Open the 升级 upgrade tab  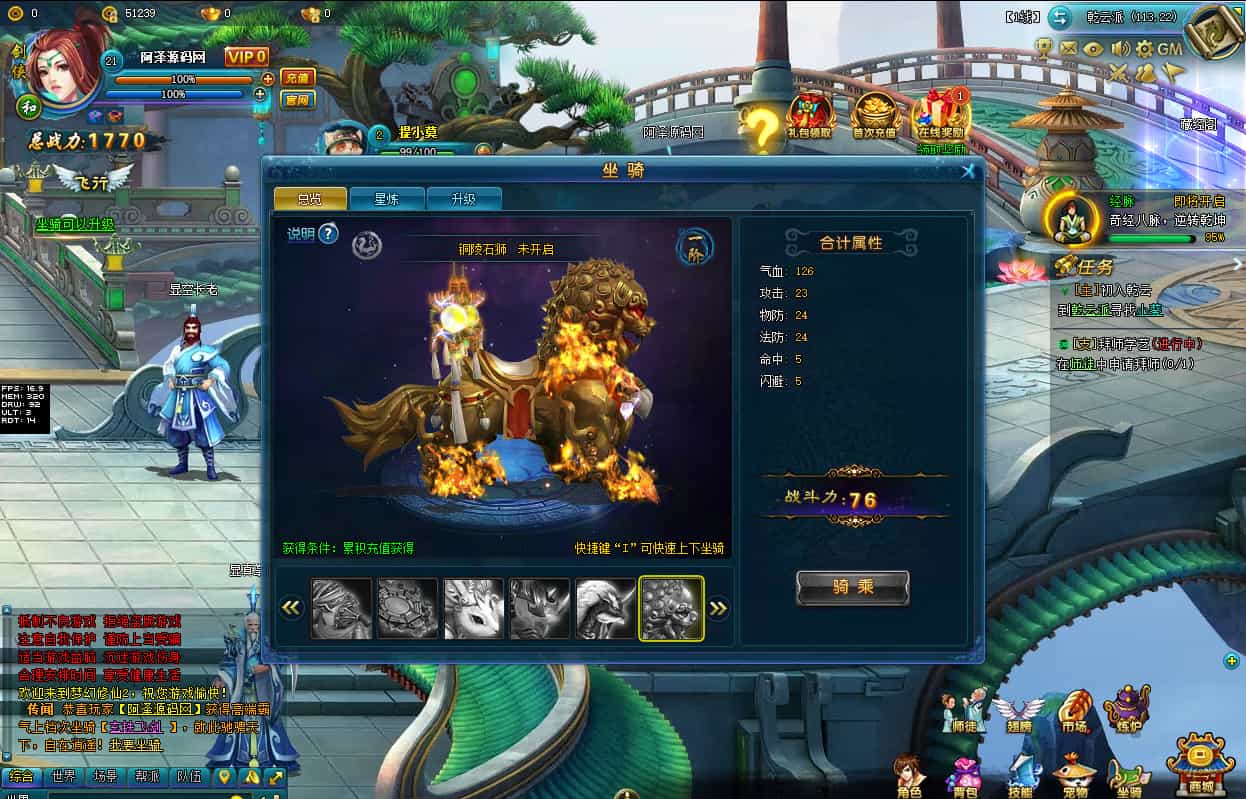464,199
